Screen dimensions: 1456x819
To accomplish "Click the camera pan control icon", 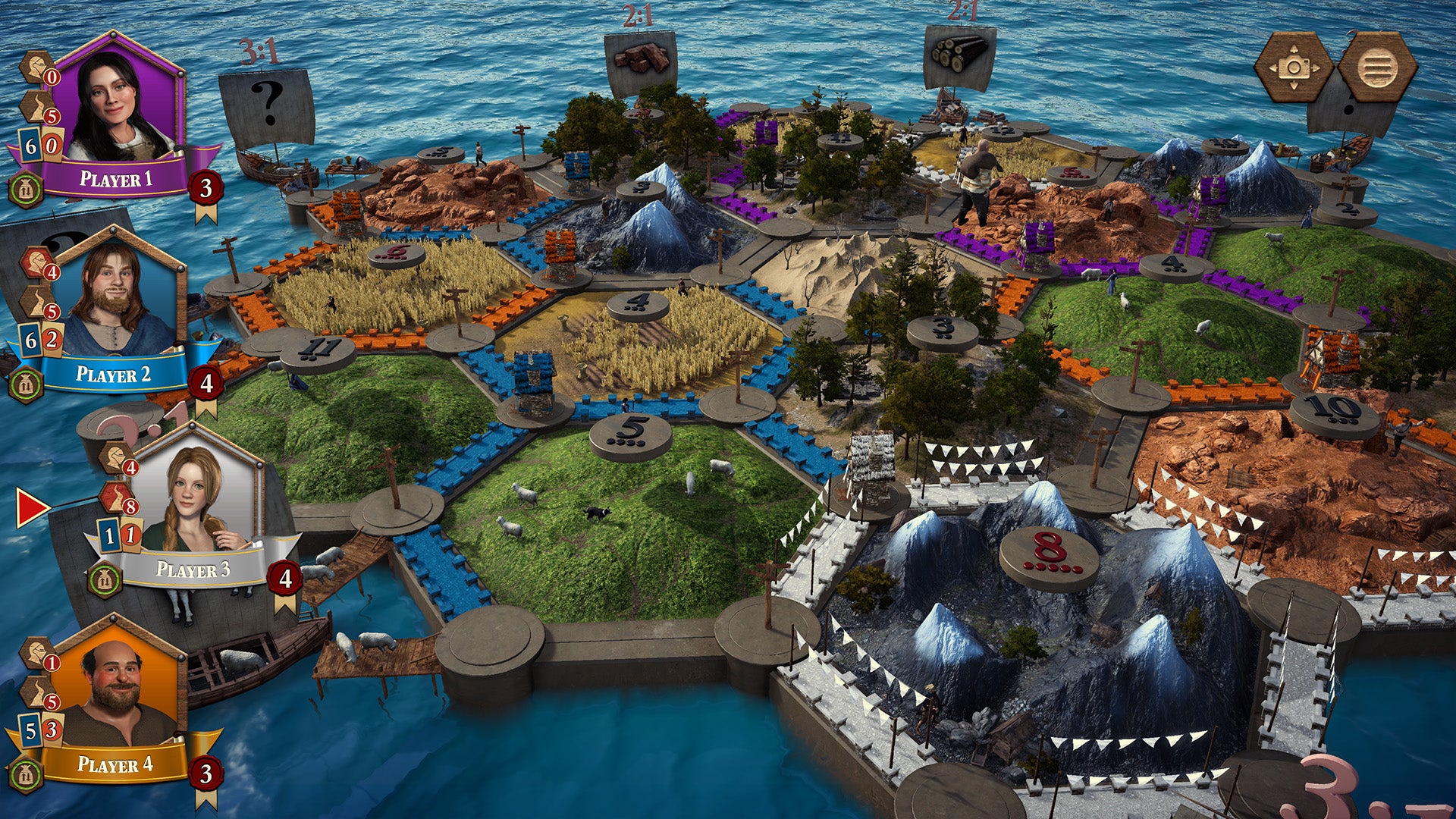I will pyautogui.click(x=1295, y=67).
